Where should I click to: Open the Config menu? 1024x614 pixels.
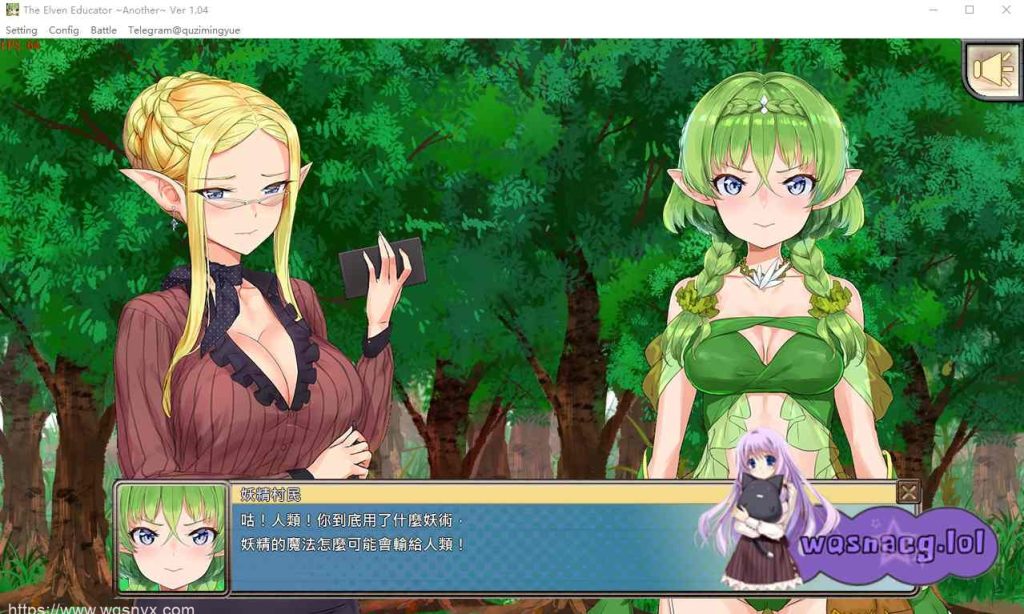pos(64,30)
